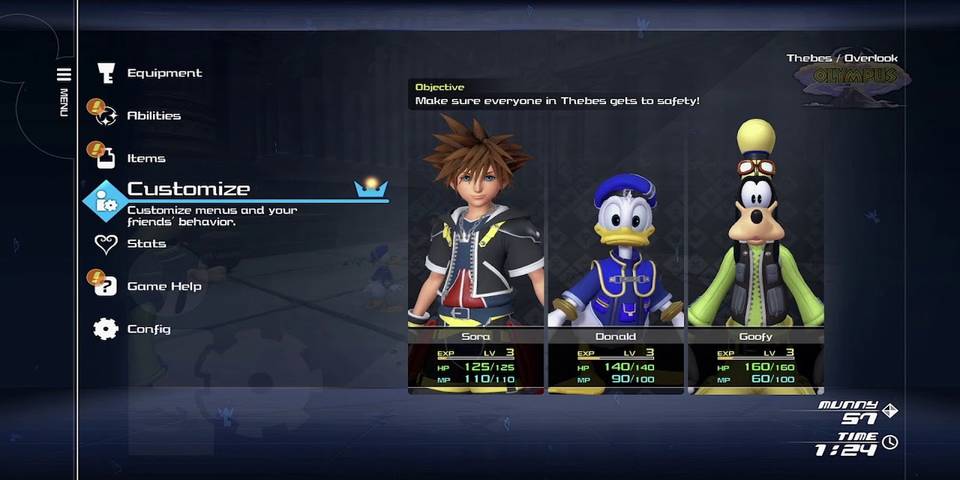Open the Equipment menu

tap(163, 73)
